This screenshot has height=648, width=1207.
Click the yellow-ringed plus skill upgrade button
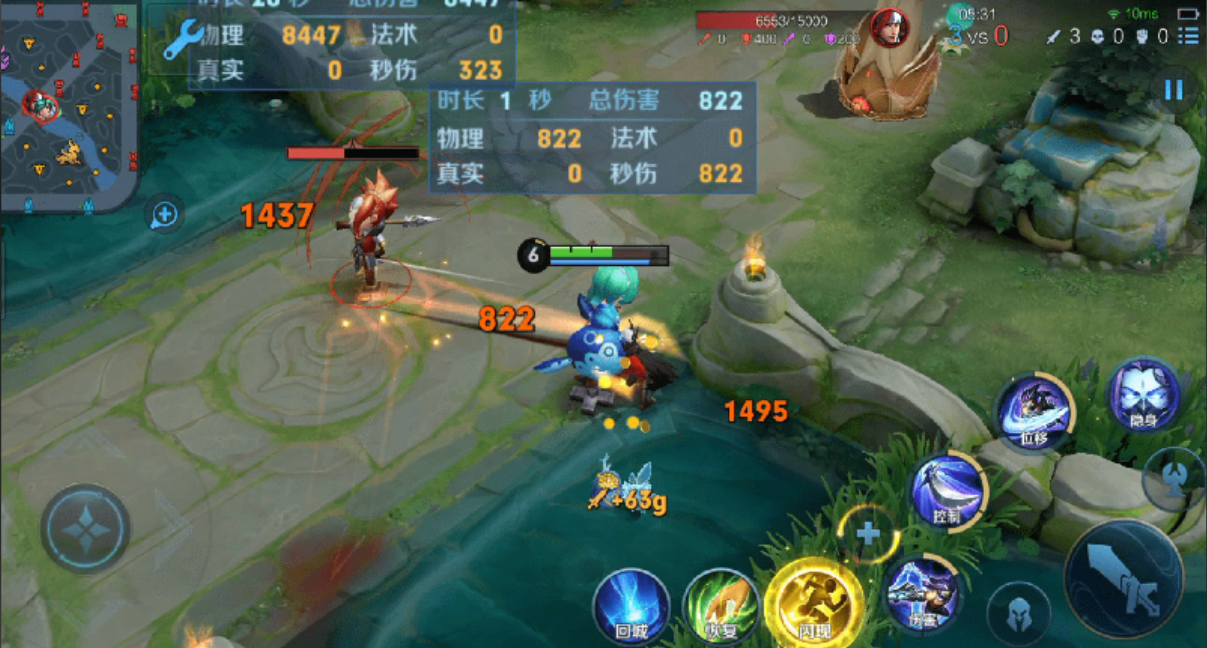(867, 534)
